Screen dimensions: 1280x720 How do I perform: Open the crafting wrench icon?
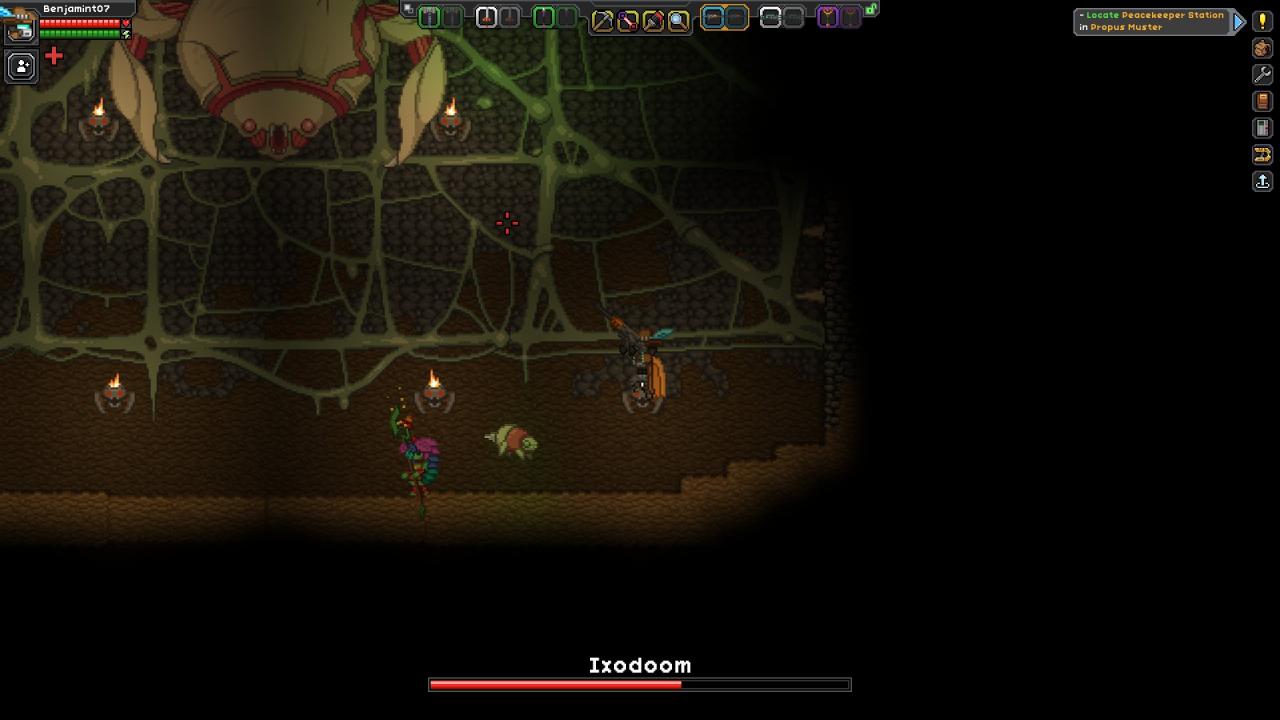click(1262, 75)
